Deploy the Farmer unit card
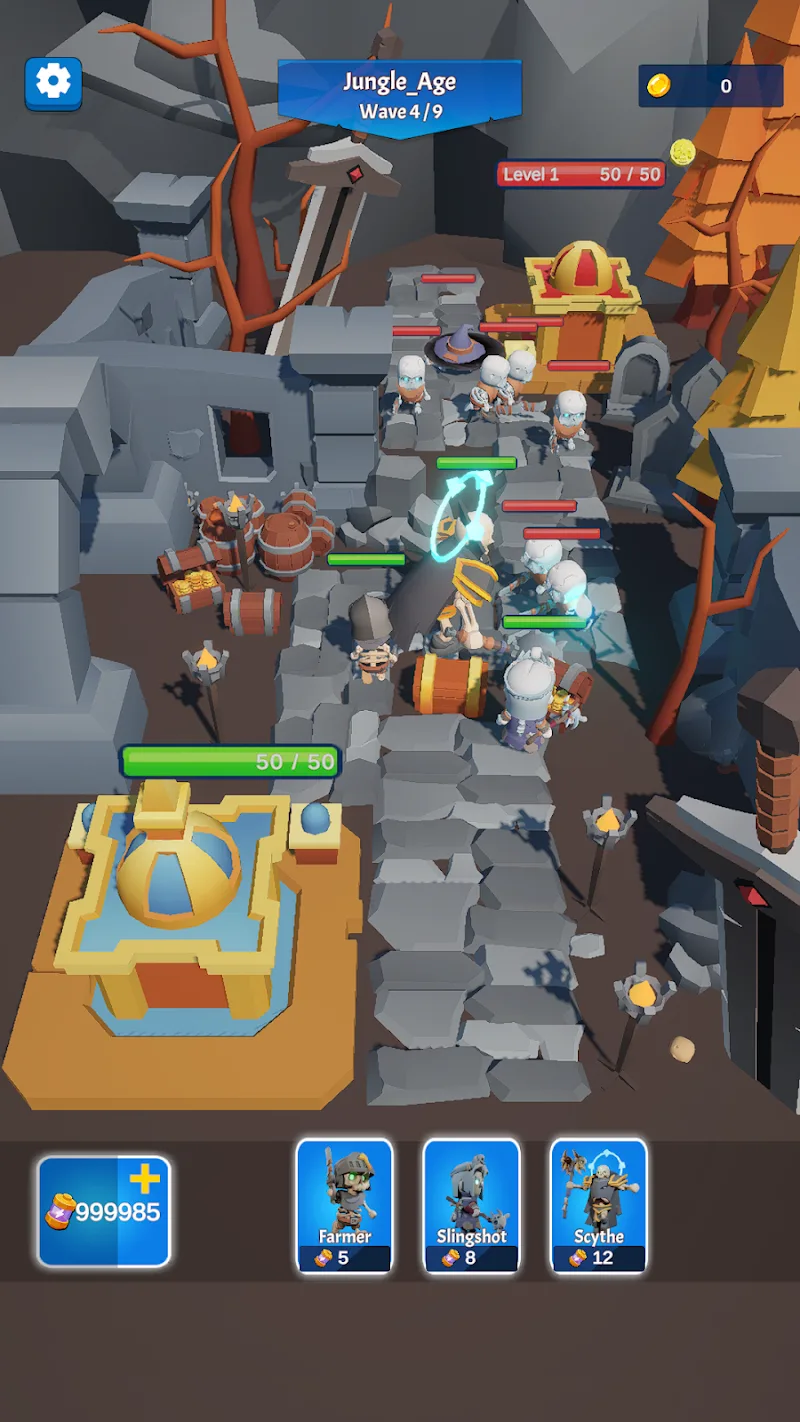Viewport: 800px width, 1422px height. (344, 1206)
